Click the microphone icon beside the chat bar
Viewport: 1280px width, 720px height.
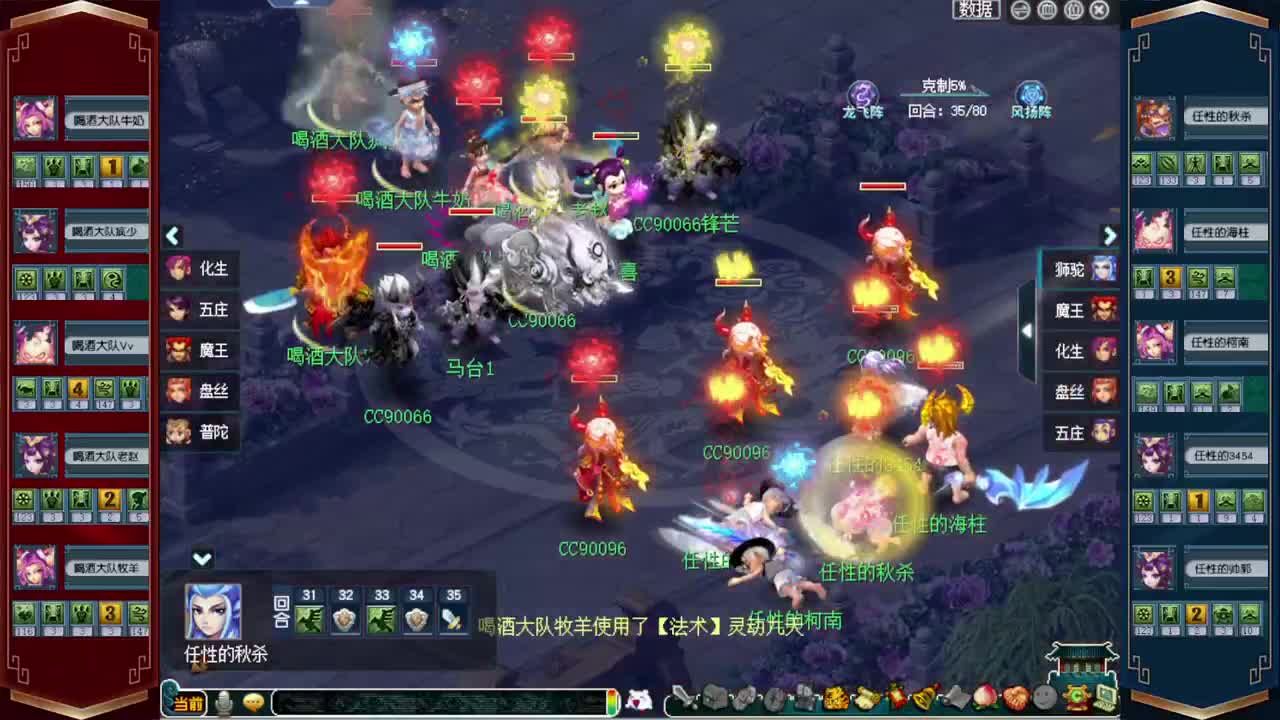(x=222, y=701)
